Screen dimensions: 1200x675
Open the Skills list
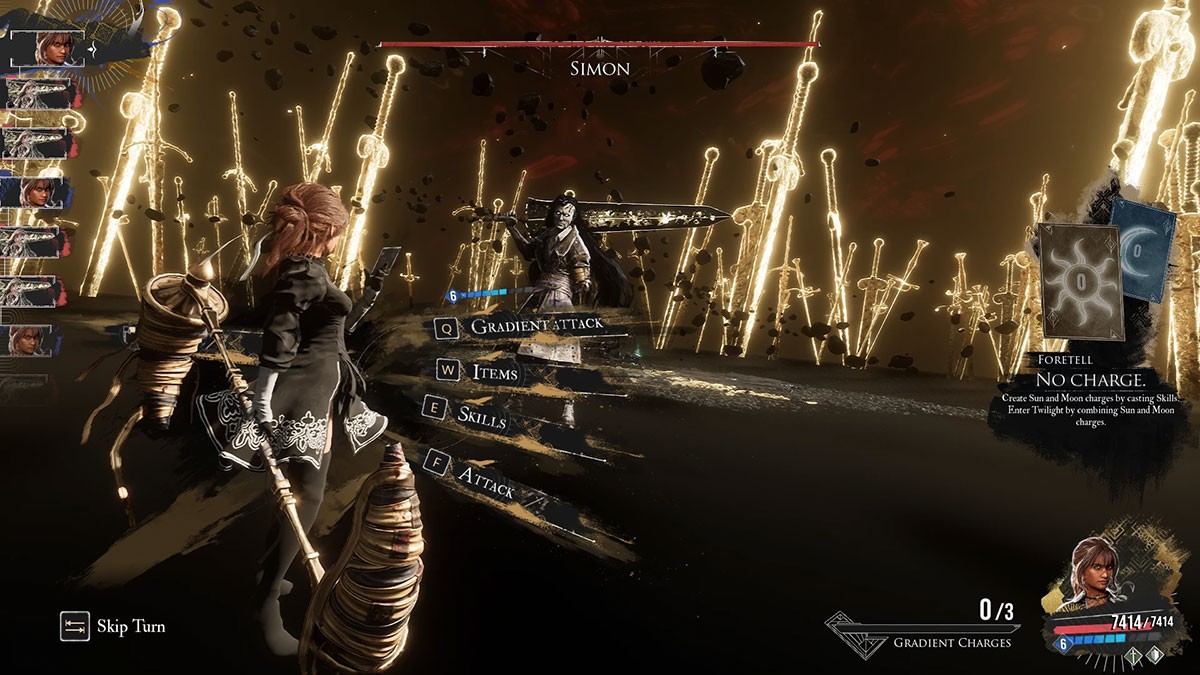[481, 414]
